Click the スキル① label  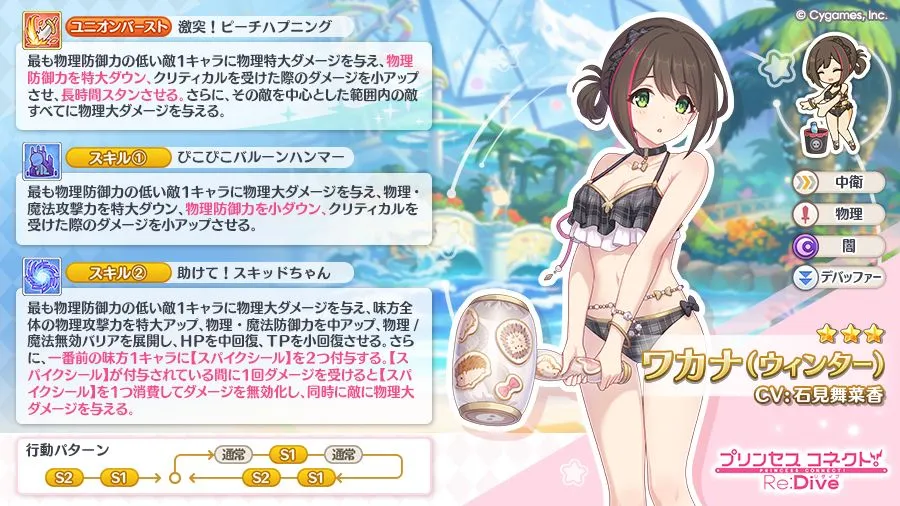(105, 158)
